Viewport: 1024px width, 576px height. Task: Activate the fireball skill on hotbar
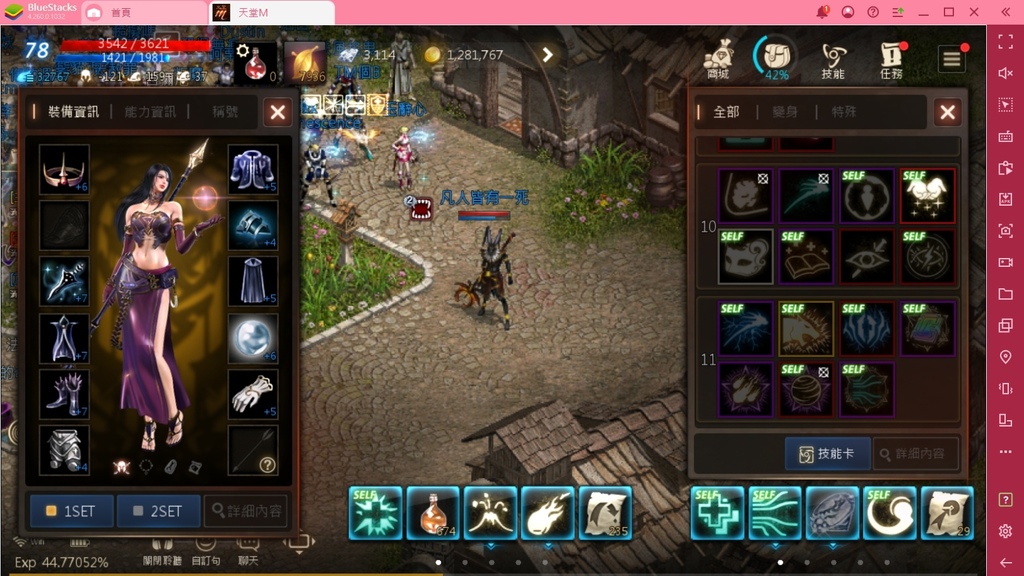tap(548, 512)
